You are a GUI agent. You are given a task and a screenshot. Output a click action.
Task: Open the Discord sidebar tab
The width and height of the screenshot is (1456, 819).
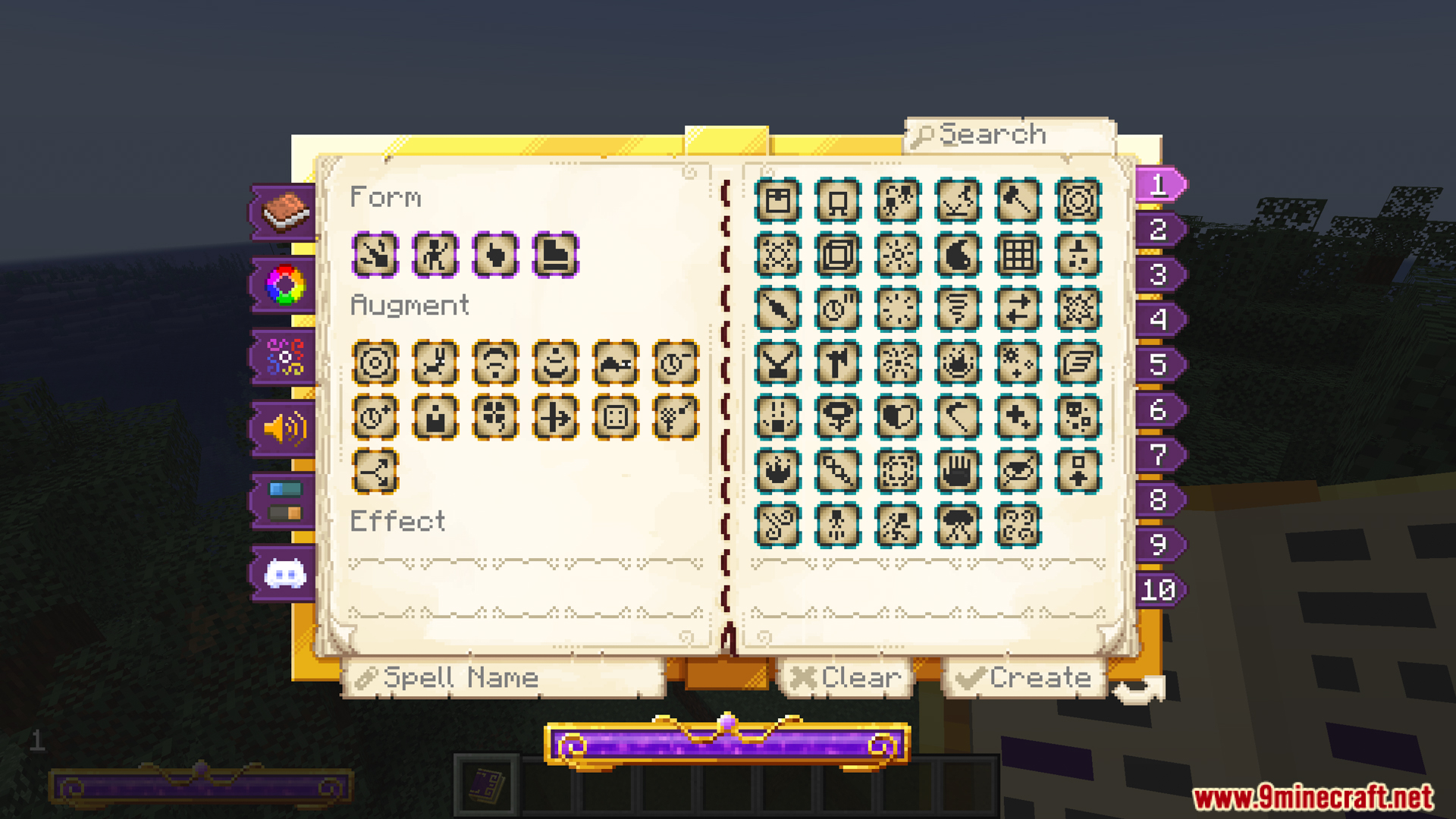[284, 573]
